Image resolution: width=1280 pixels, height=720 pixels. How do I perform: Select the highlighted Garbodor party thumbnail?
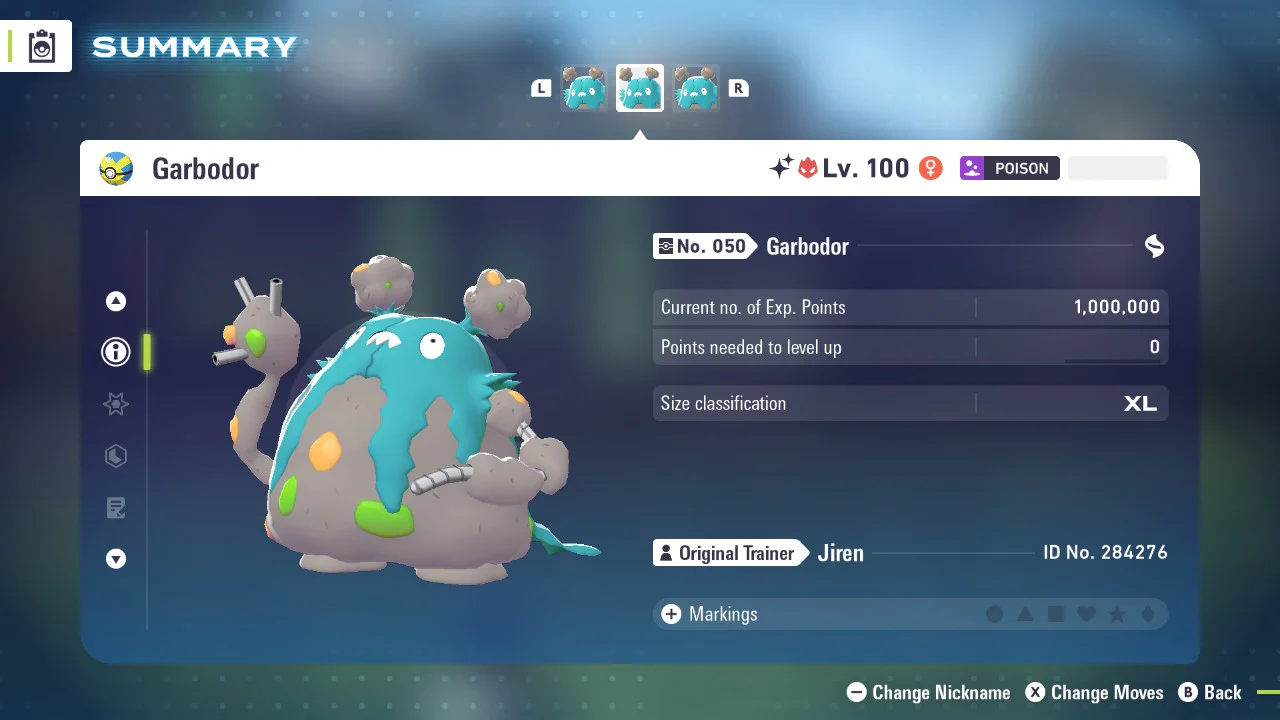coord(639,89)
